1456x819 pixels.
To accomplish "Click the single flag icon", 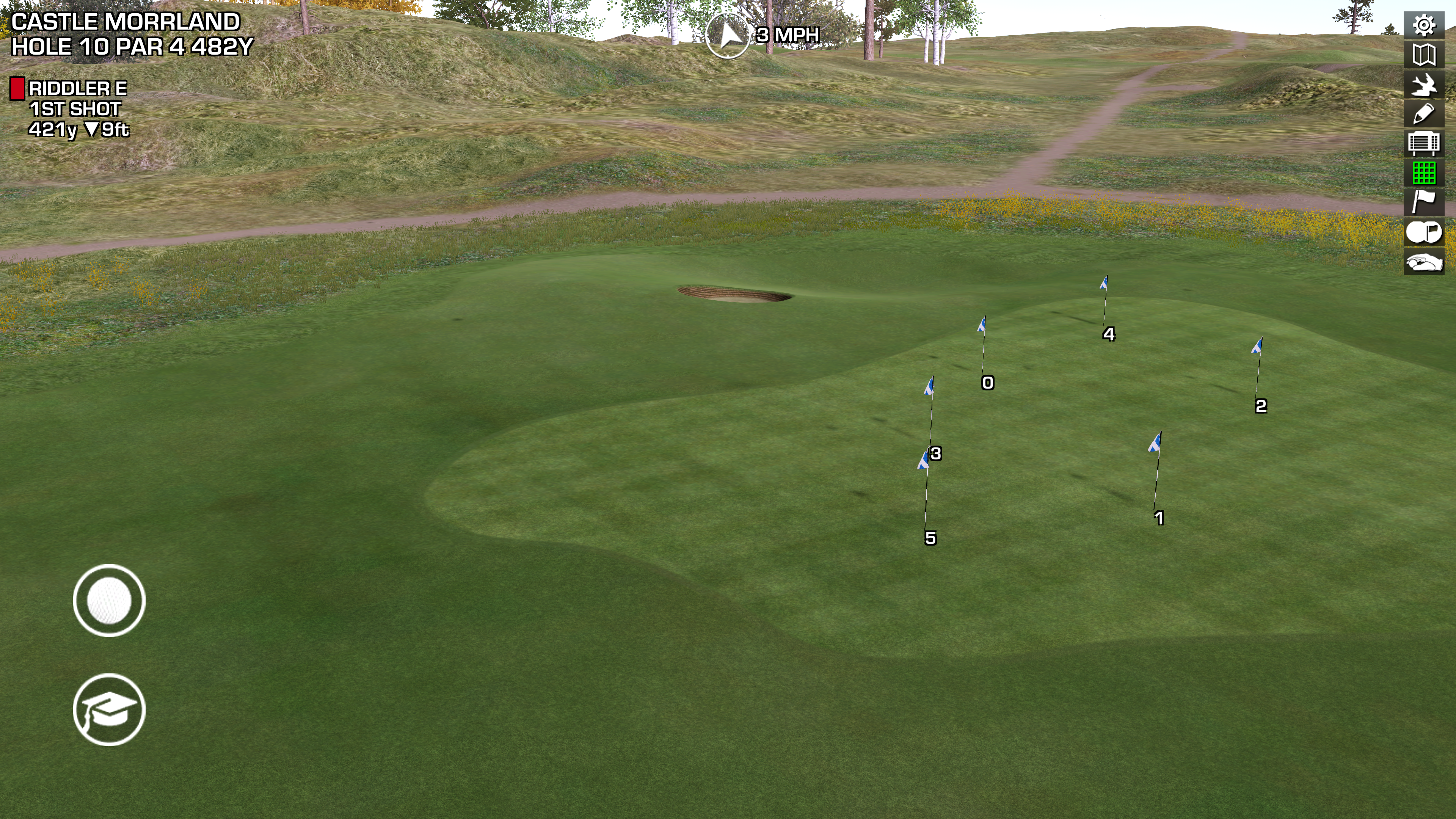I will 1424,202.
